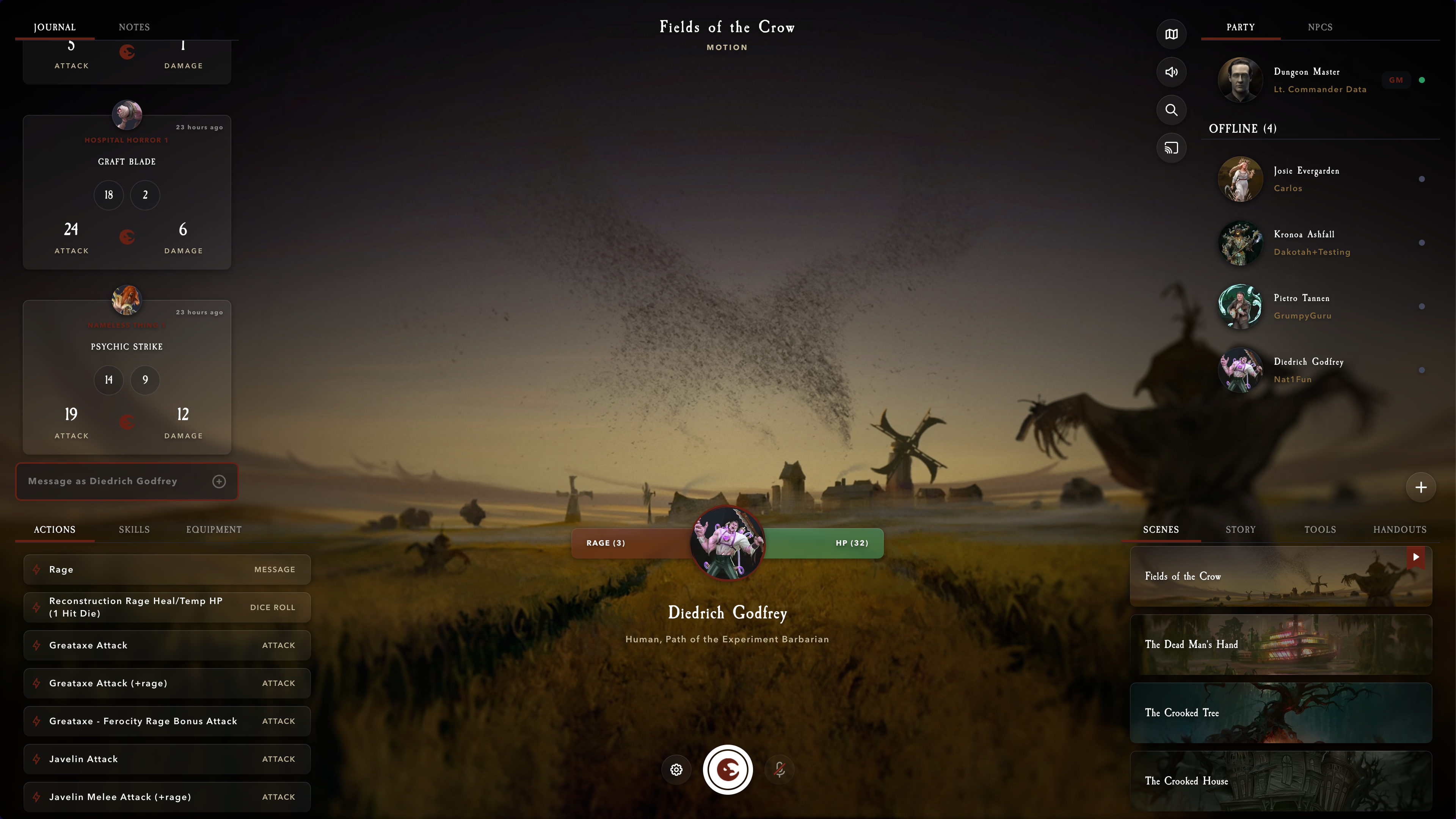Image resolution: width=1456 pixels, height=819 pixels.
Task: Click the speaker sound icon
Action: (1171, 72)
